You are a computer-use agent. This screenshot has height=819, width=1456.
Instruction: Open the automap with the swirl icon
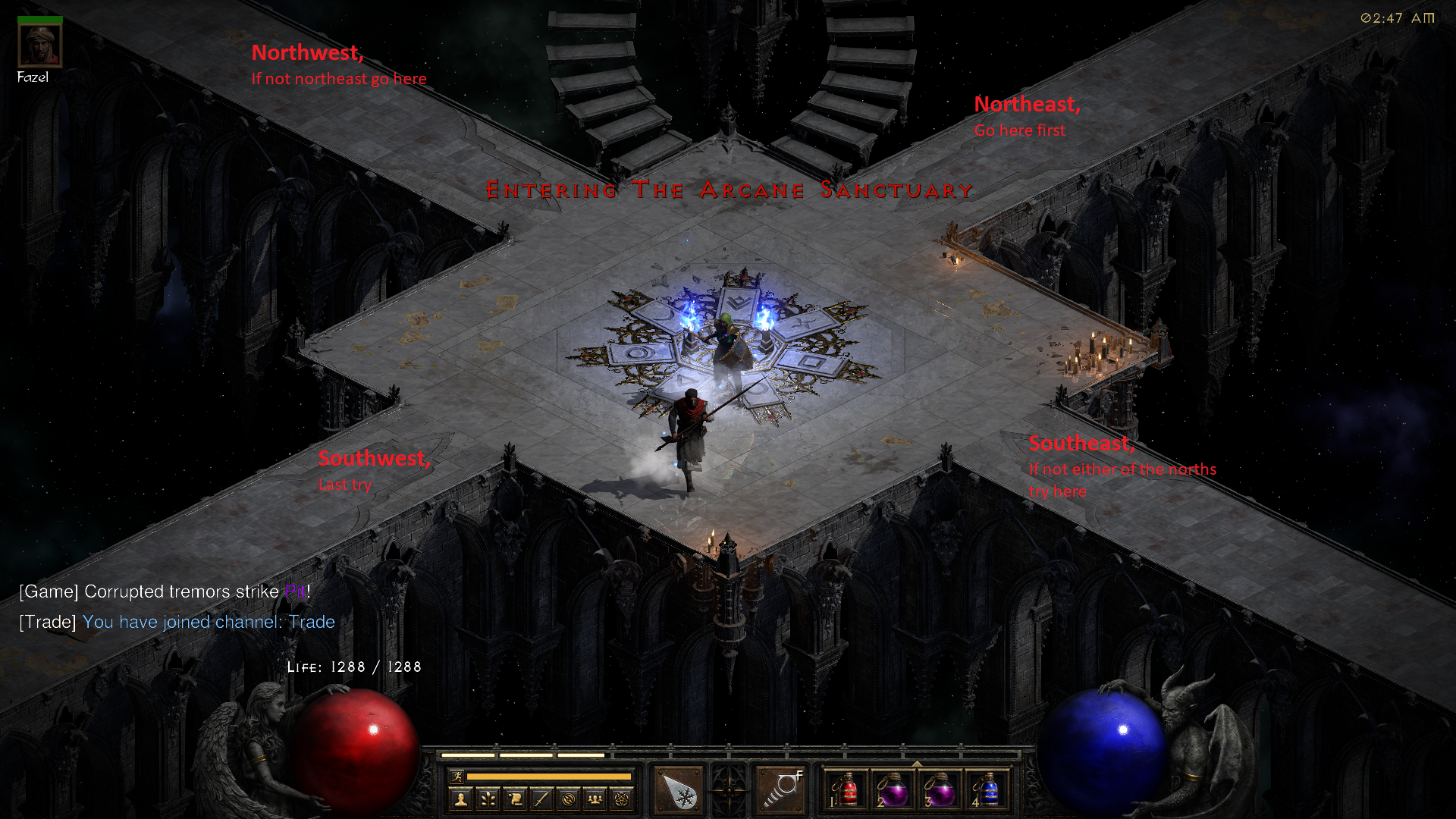[x=569, y=799]
